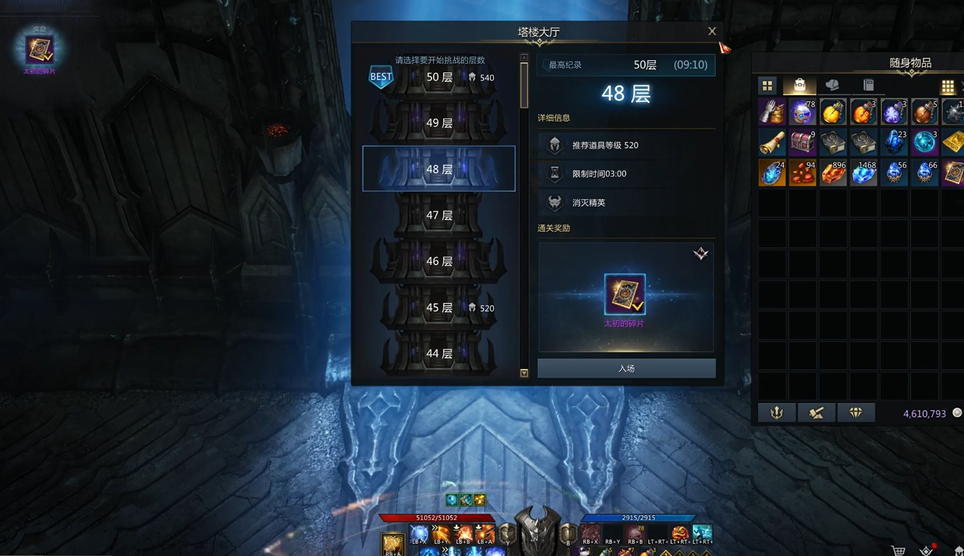The image size is (964, 556).
Task: Open the inventory bag tab
Action: [799, 86]
